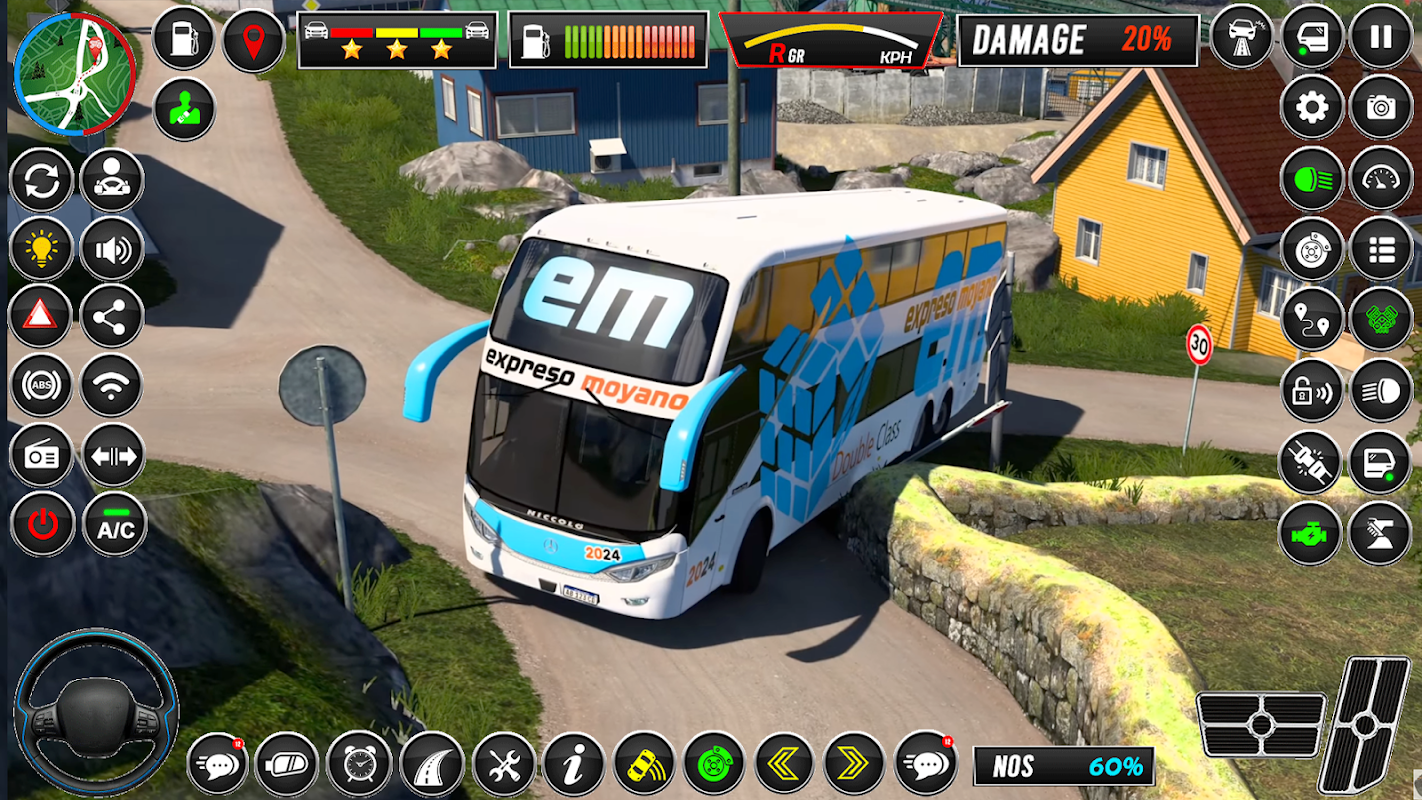The height and width of the screenshot is (800, 1422).
Task: Hit the red power ignition button
Action: tap(42, 524)
